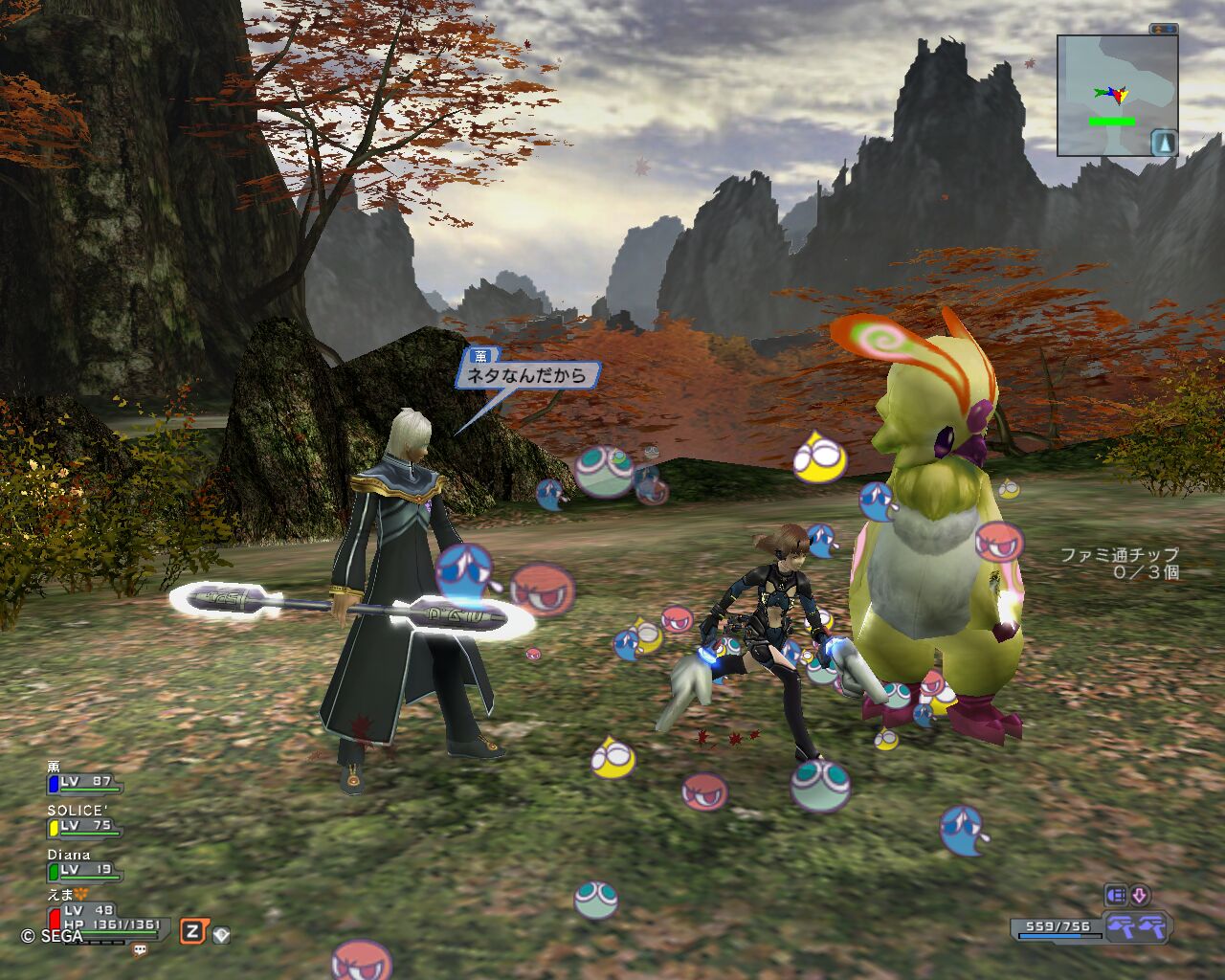The image size is (1225, 980).
Task: Select the equipped twin handguns weapon icon
Action: click(x=1135, y=925)
